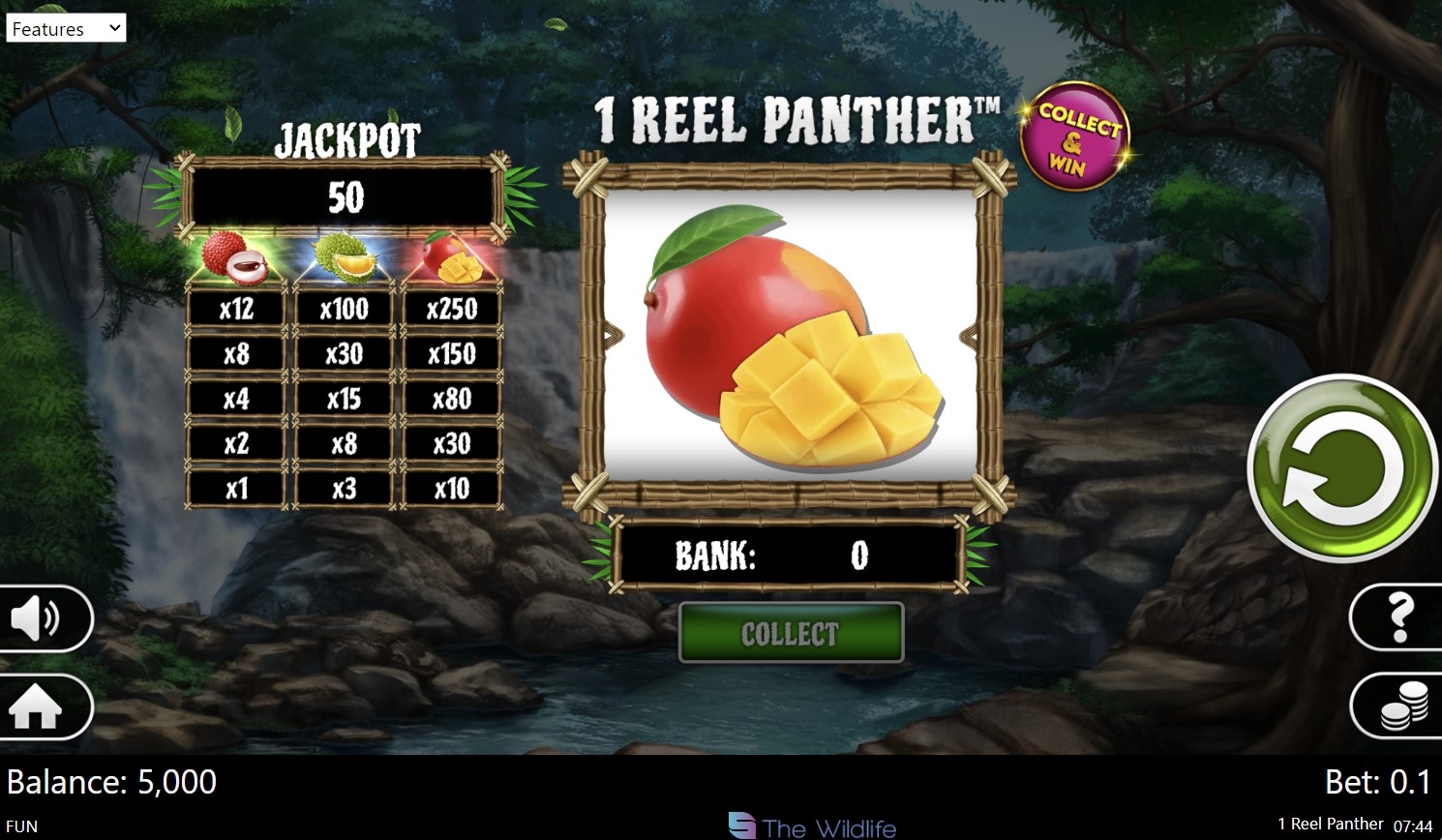This screenshot has height=840, width=1442.
Task: Toggle the sound speaker button
Action: pos(39,617)
